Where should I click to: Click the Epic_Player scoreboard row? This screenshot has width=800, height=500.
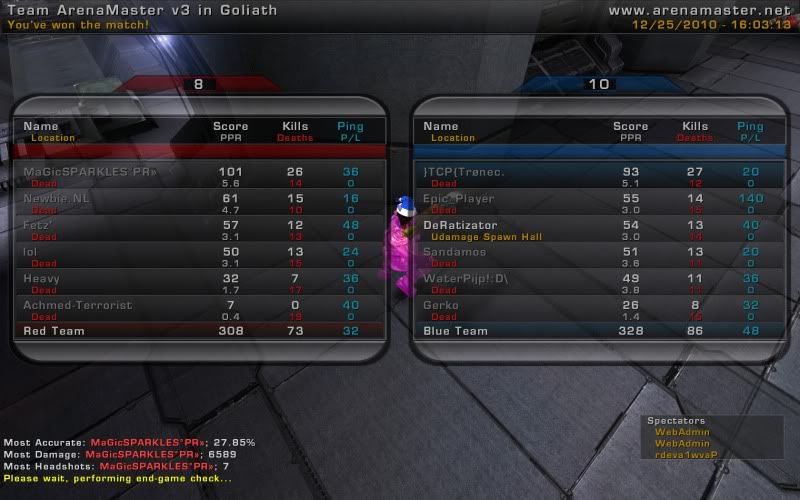pos(598,203)
